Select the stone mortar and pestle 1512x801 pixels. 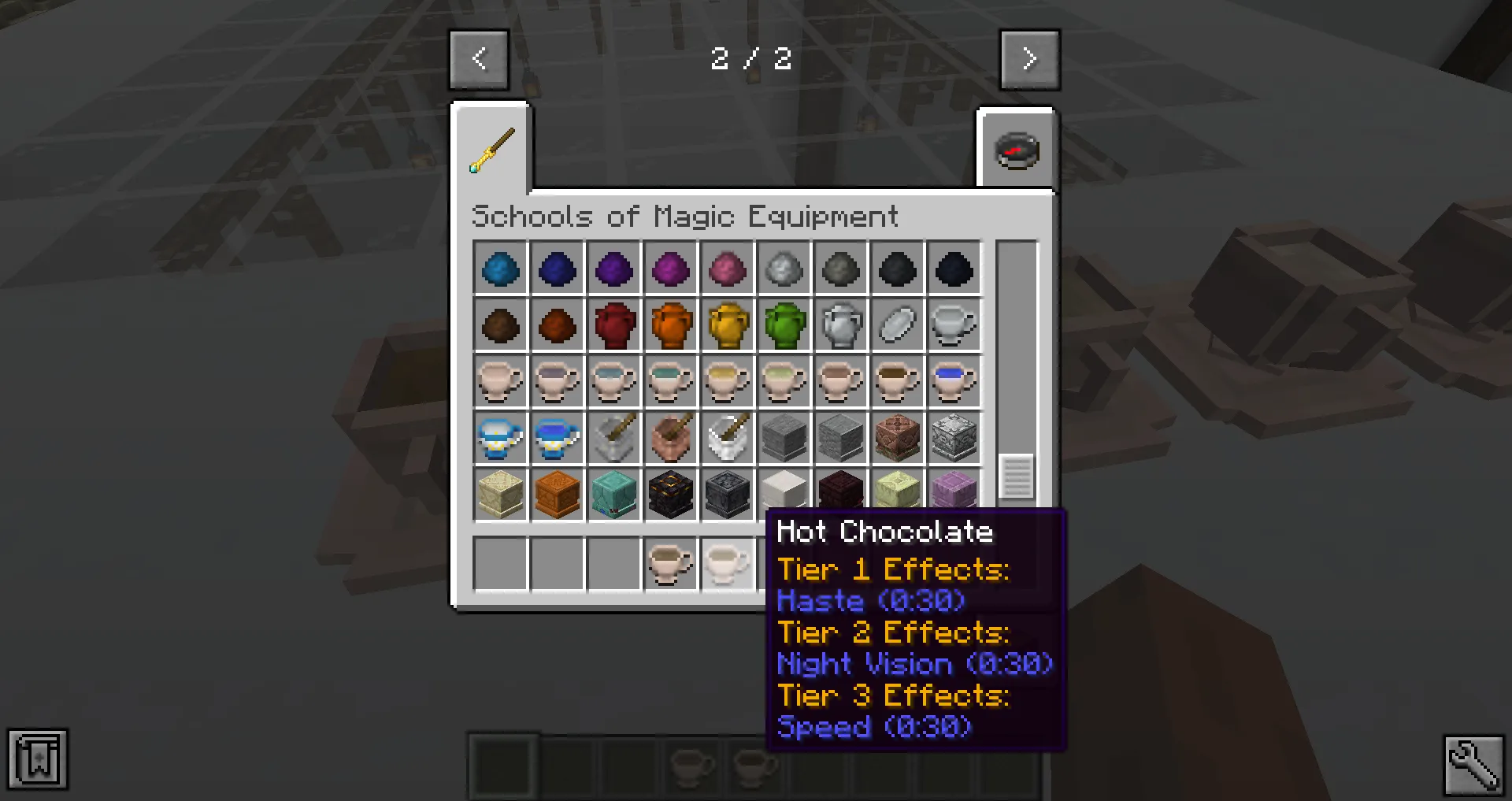(x=613, y=438)
